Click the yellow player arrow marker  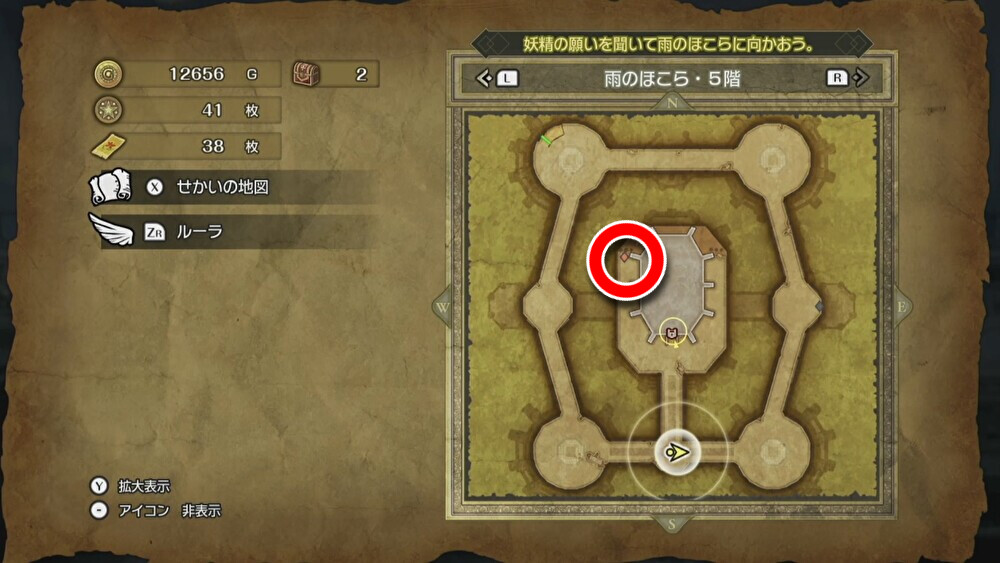[x=679, y=452]
